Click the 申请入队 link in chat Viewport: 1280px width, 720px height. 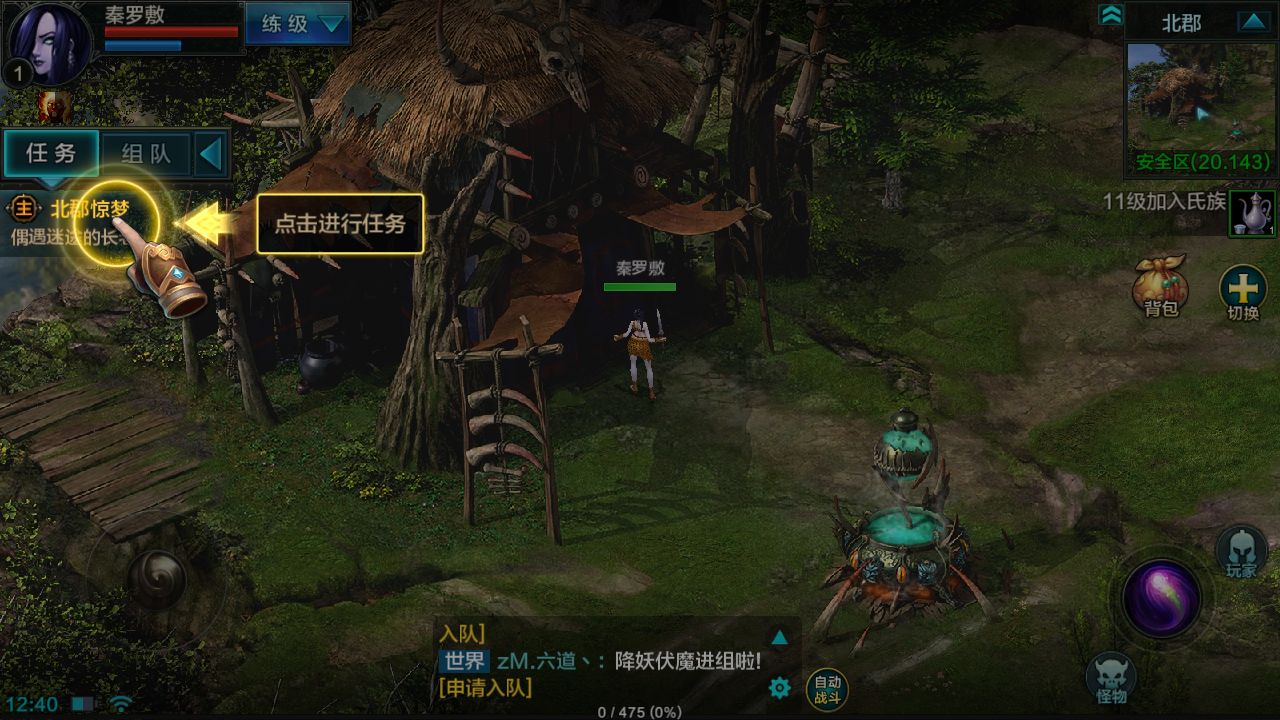pyautogui.click(x=485, y=688)
